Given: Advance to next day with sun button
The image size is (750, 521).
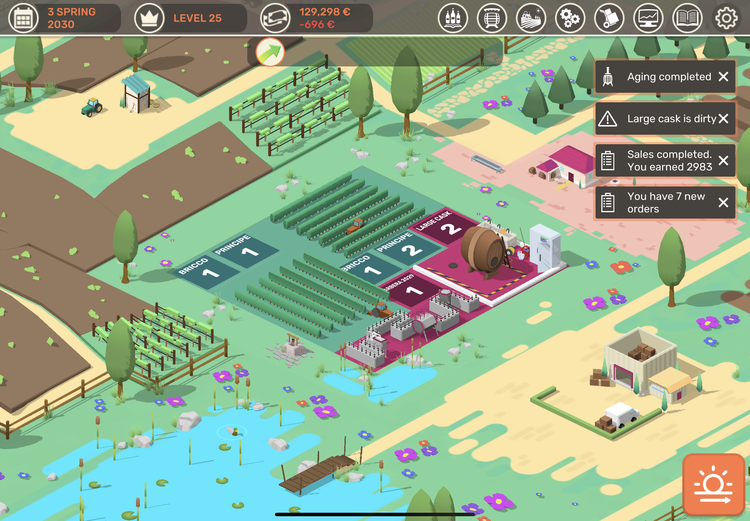Looking at the screenshot, I should pos(714,485).
